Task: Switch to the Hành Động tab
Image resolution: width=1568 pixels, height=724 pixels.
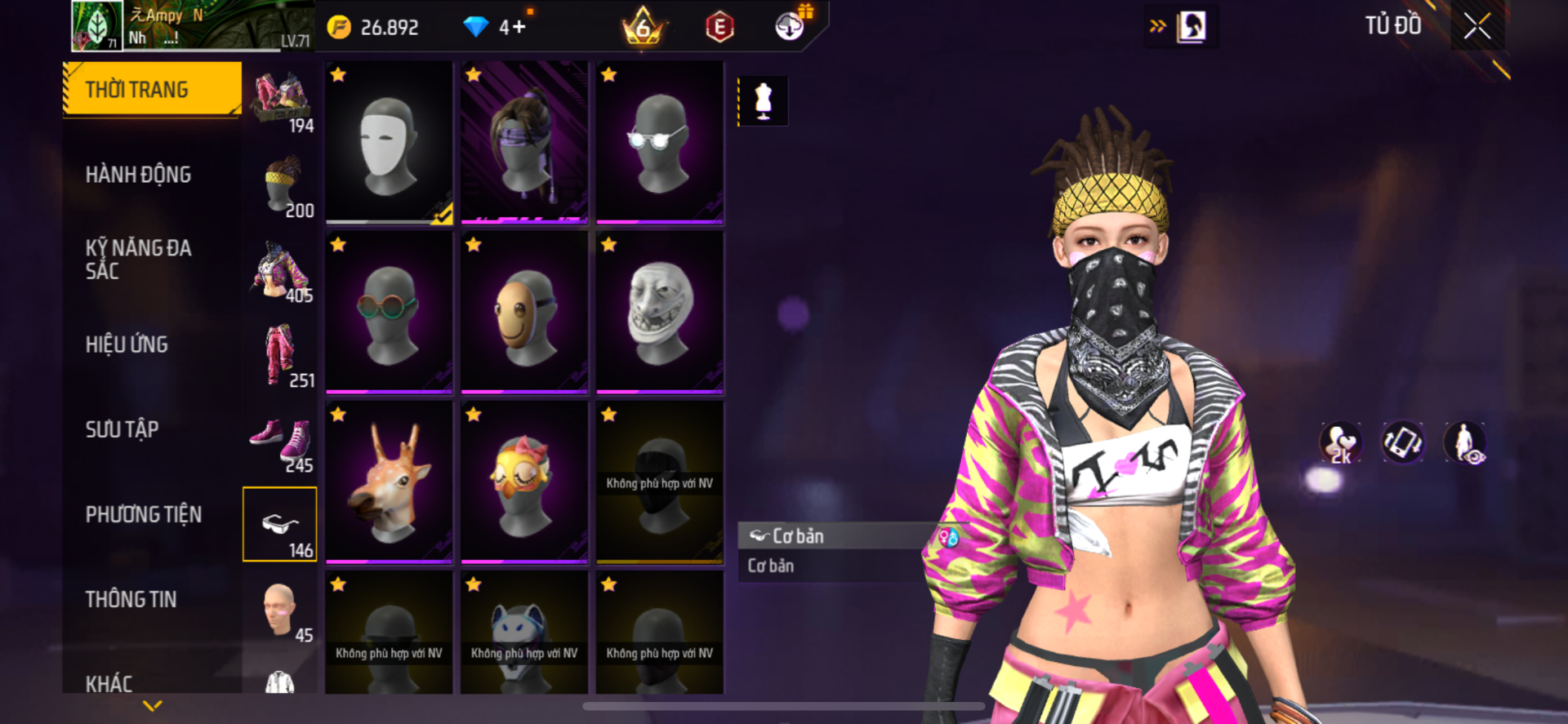Action: coord(138,175)
